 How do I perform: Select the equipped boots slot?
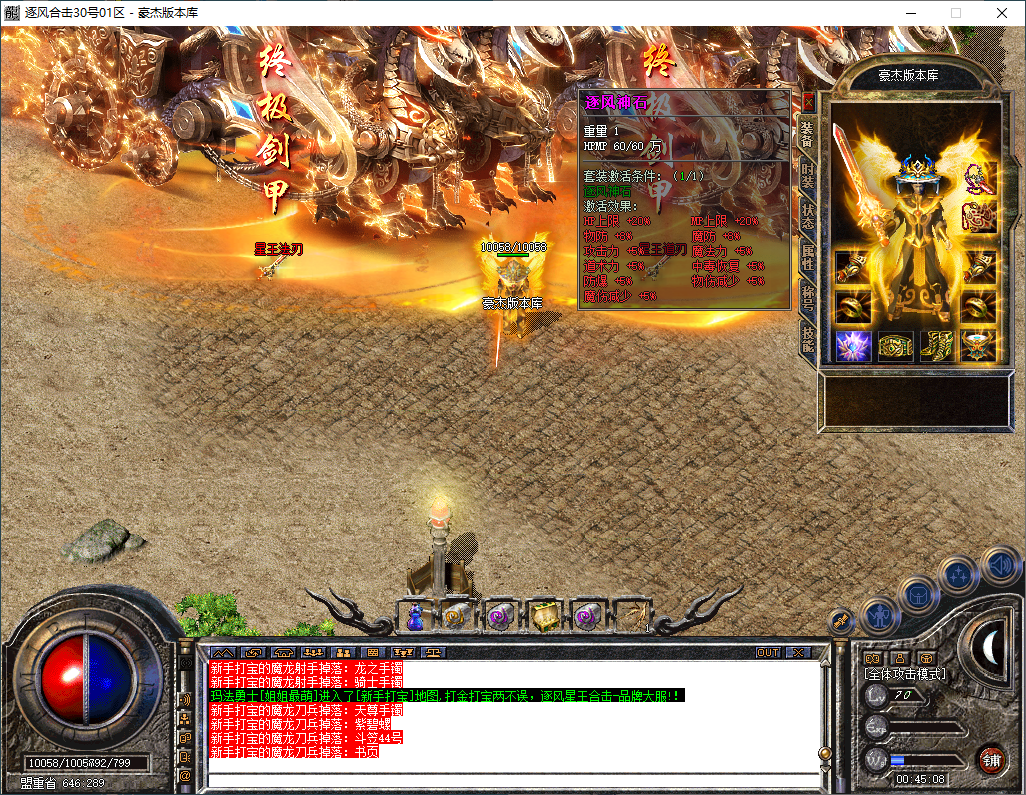[x=937, y=346]
